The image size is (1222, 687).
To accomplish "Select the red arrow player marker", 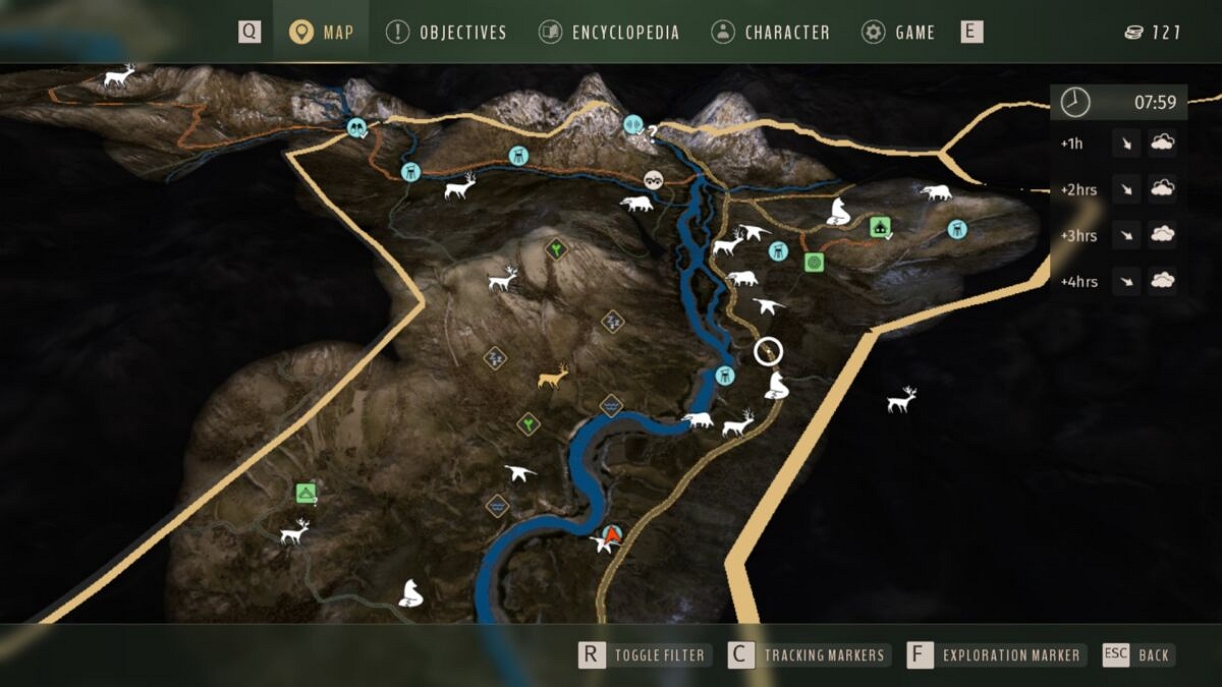I will (x=612, y=535).
